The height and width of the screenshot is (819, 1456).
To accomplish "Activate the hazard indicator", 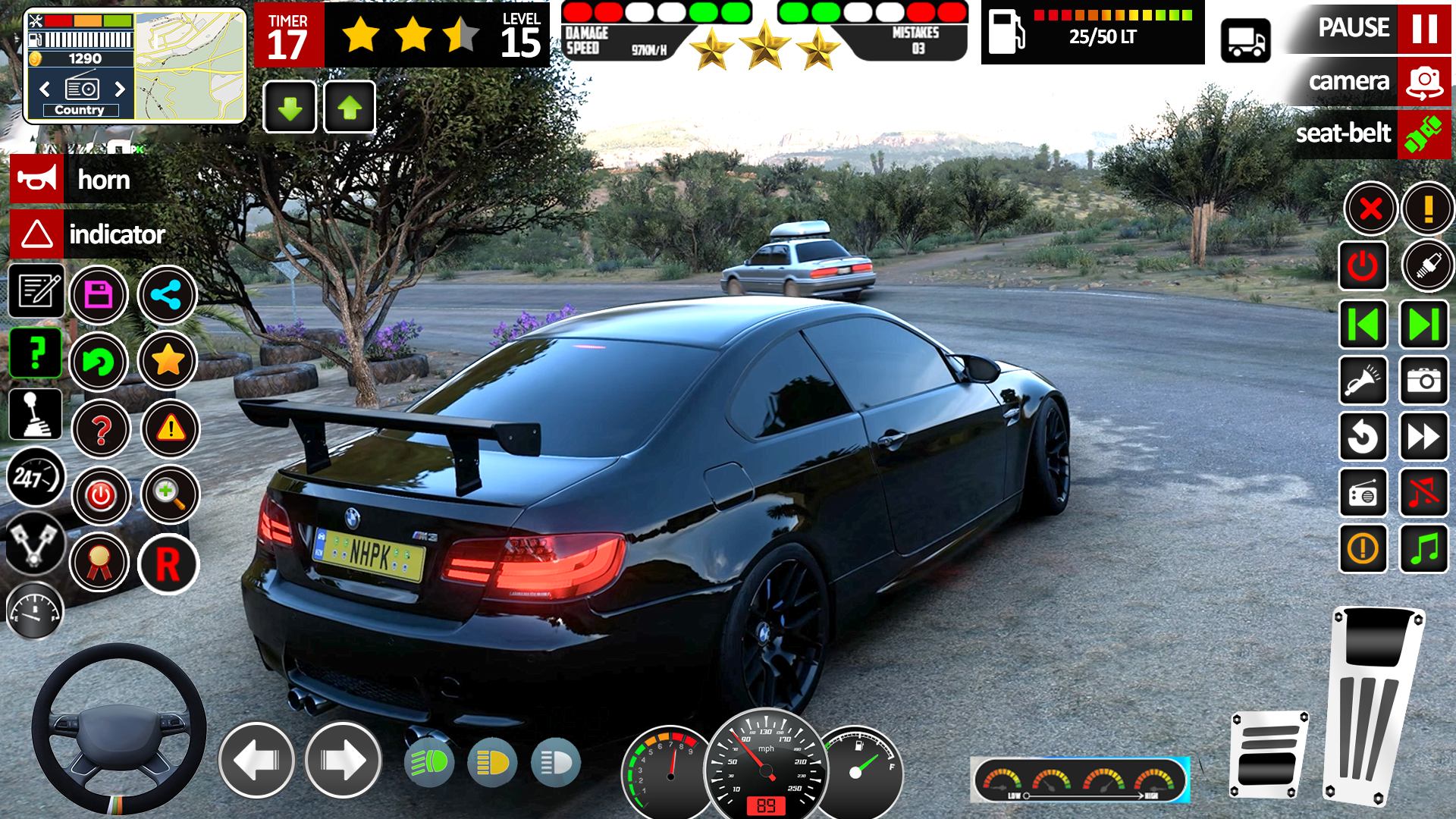I will pos(36,234).
